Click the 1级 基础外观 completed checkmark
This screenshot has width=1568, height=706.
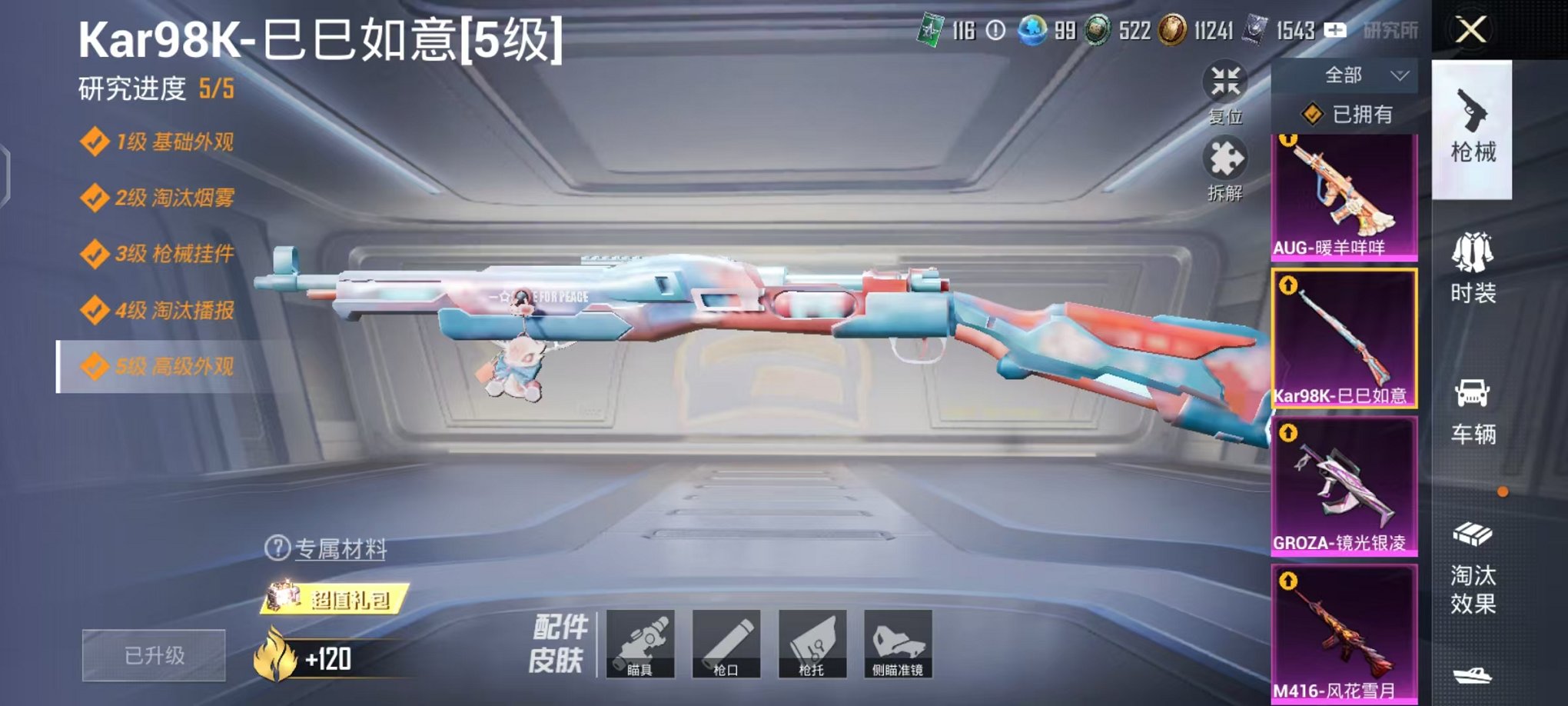95,141
